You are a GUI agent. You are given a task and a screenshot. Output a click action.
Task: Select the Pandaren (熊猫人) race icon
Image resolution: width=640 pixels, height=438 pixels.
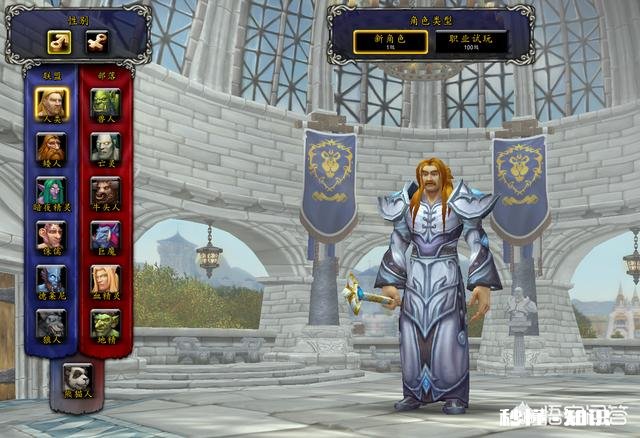(77, 377)
